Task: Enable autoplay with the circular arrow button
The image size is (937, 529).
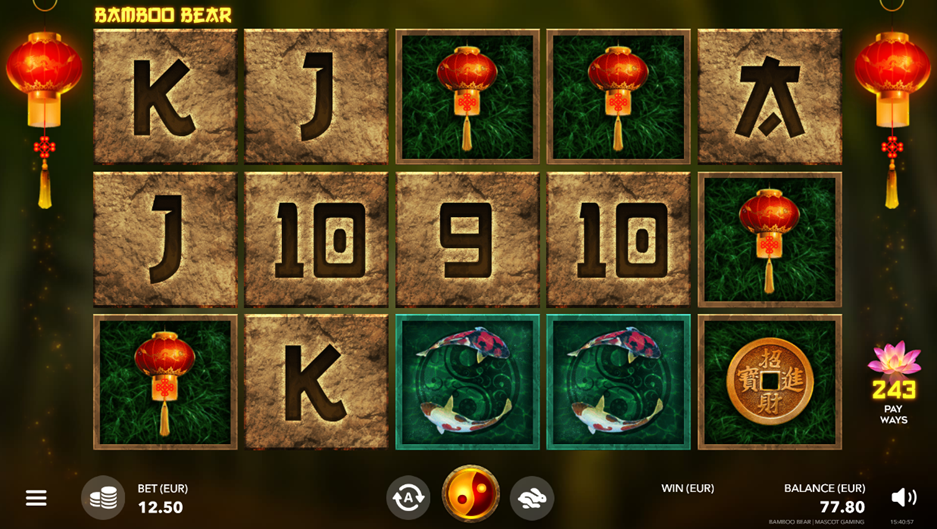Action: (408, 496)
